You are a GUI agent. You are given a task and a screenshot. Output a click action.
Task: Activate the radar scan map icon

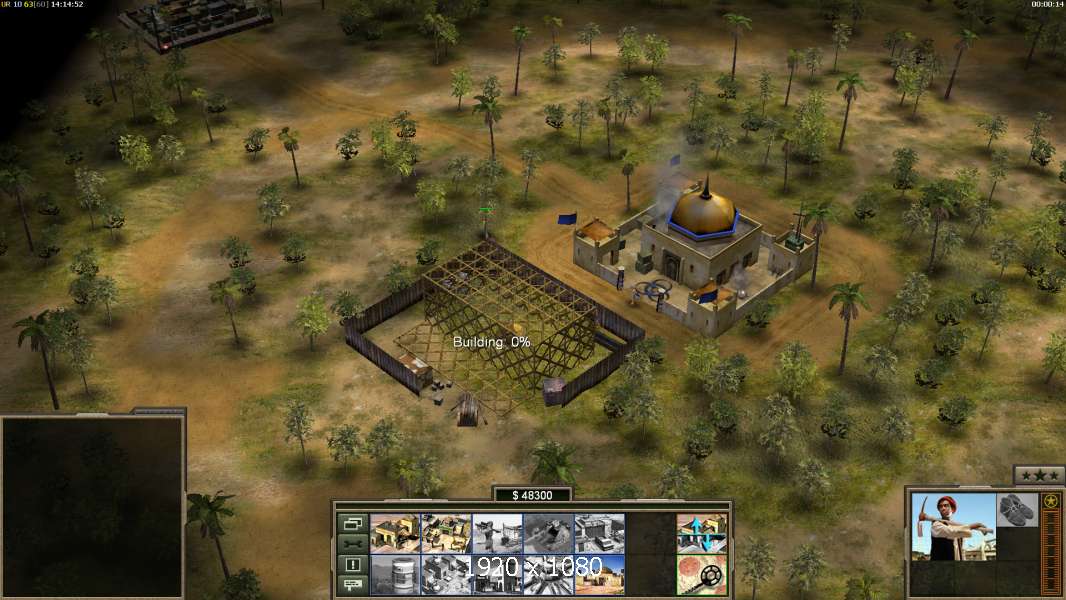click(701, 575)
